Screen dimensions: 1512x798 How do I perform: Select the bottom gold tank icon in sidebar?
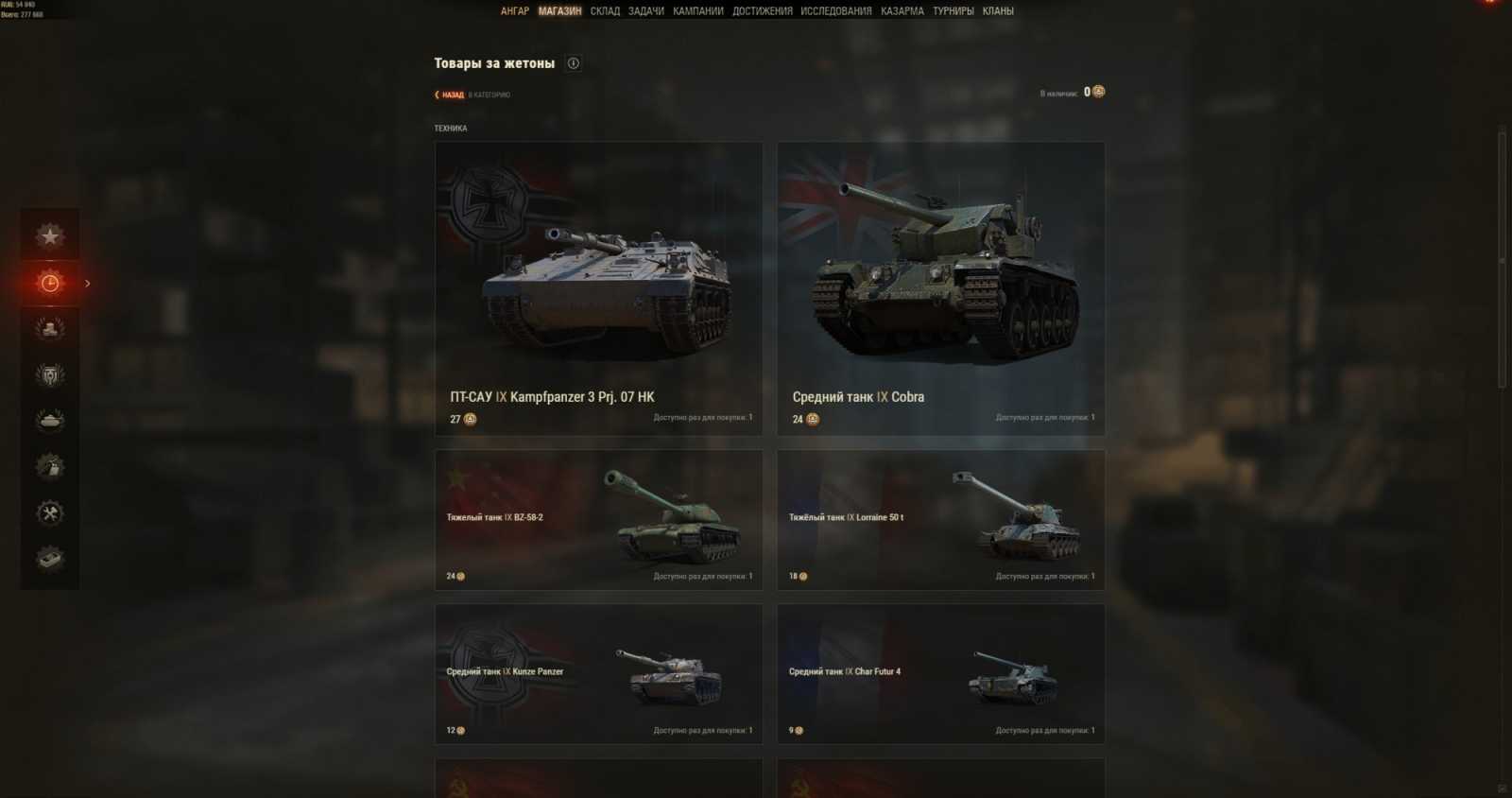coord(49,560)
